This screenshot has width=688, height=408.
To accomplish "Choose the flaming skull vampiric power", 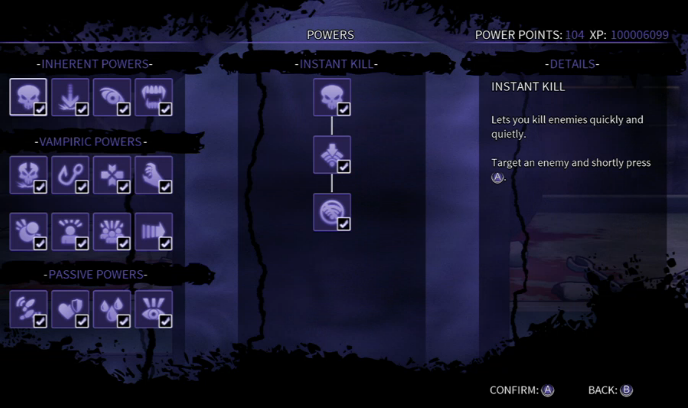I will point(28,174).
